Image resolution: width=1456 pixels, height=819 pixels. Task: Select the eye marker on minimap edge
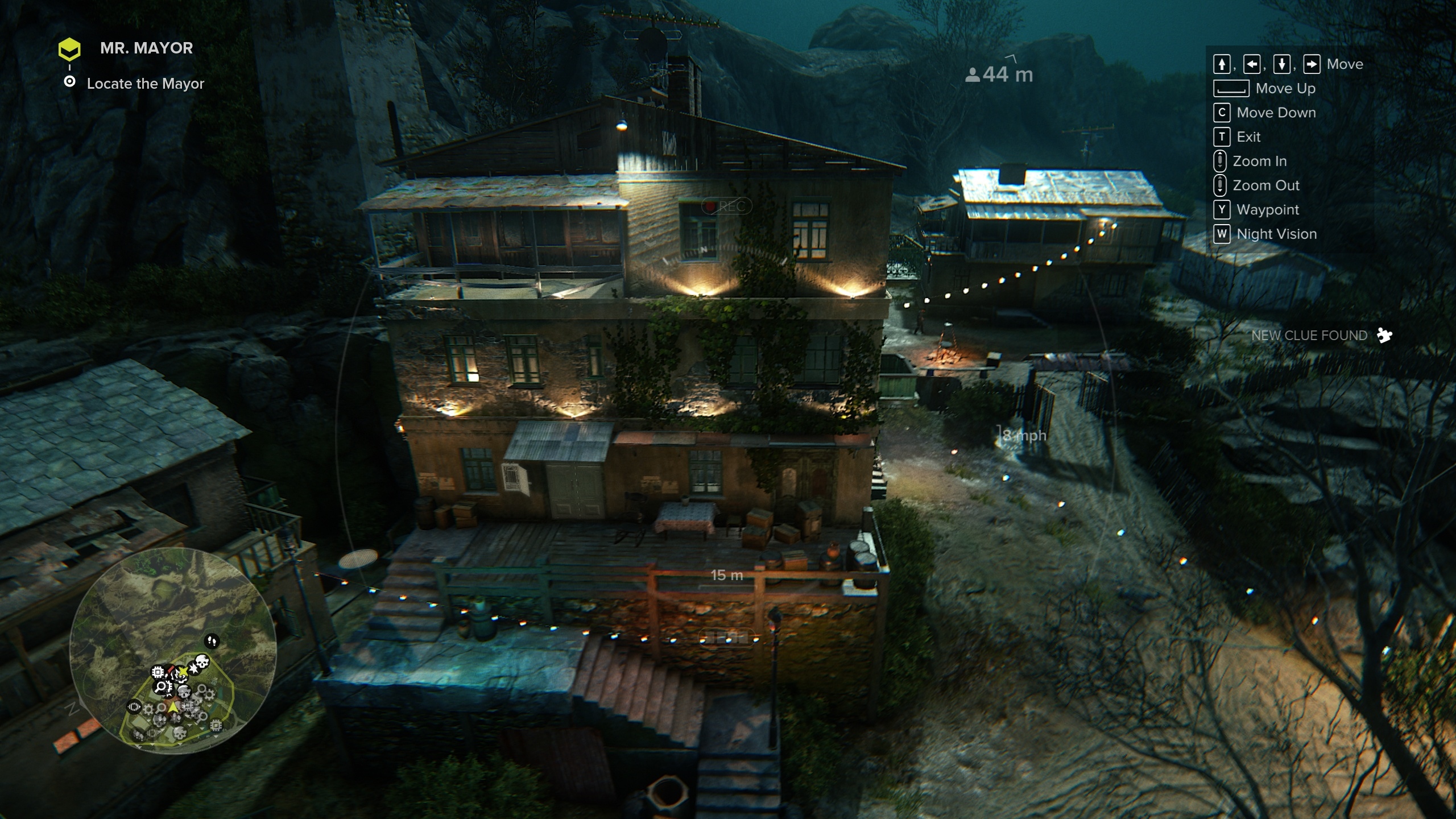tap(134, 707)
